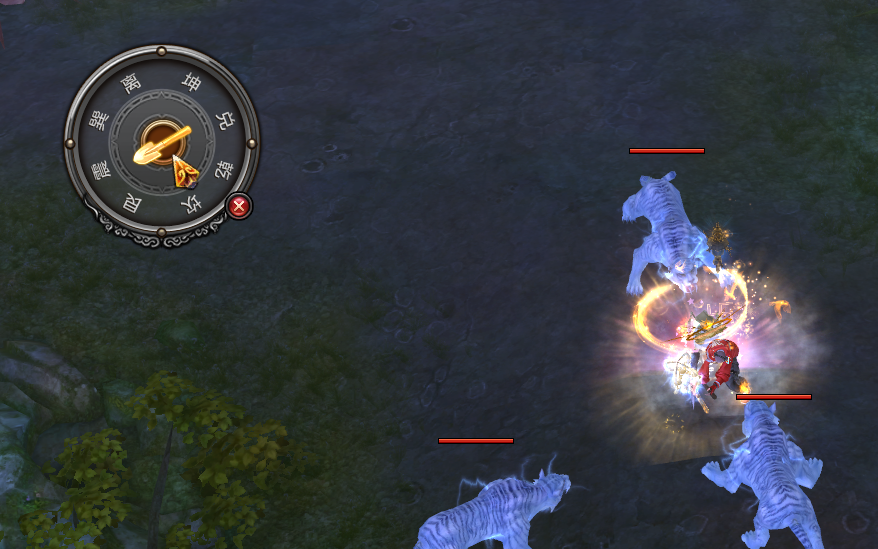
Task: Select the 乾 trigram on the compass
Action: pos(222,170)
